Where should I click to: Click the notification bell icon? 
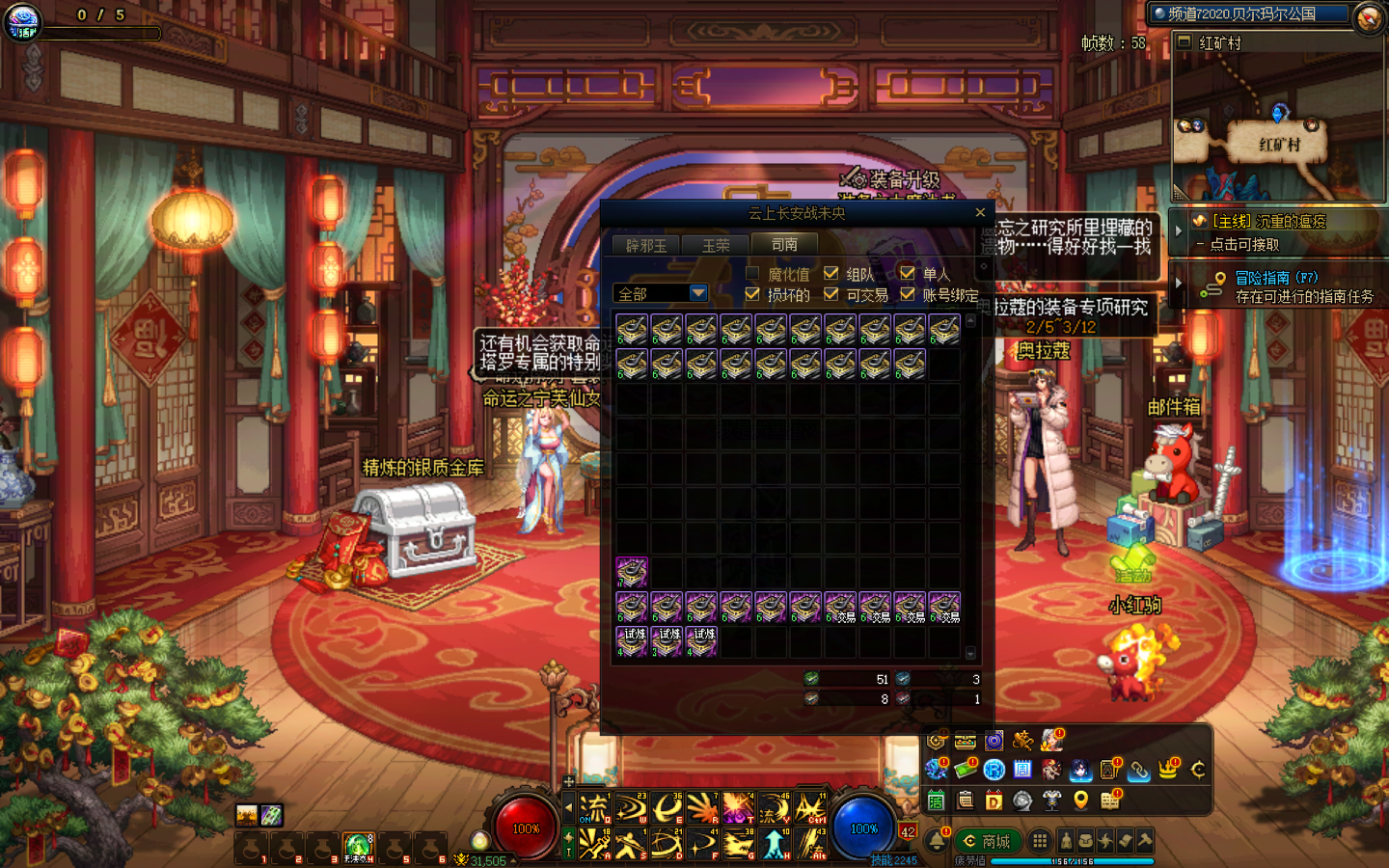click(937, 841)
